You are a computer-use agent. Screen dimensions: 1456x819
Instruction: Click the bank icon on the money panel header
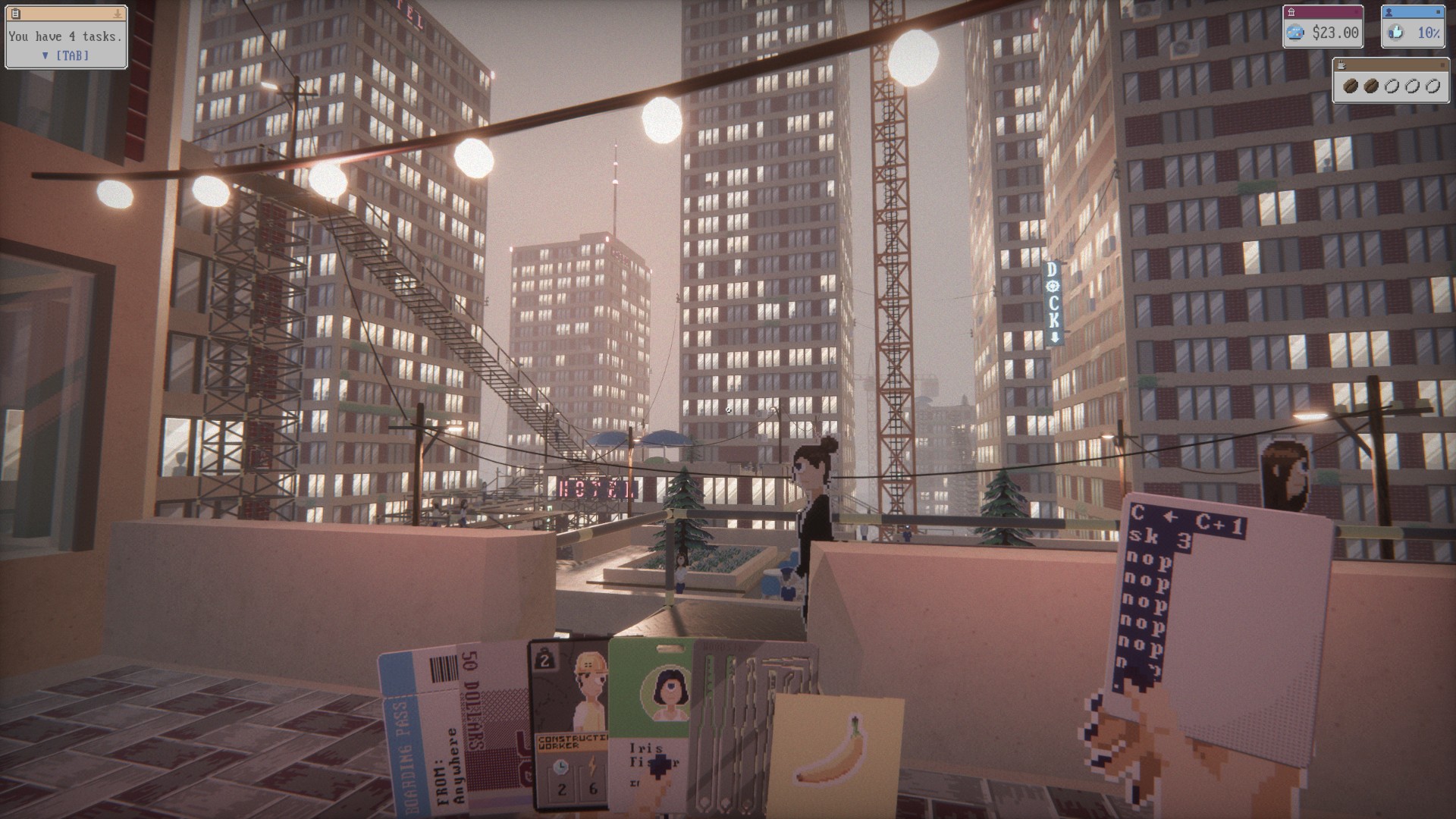1292,12
